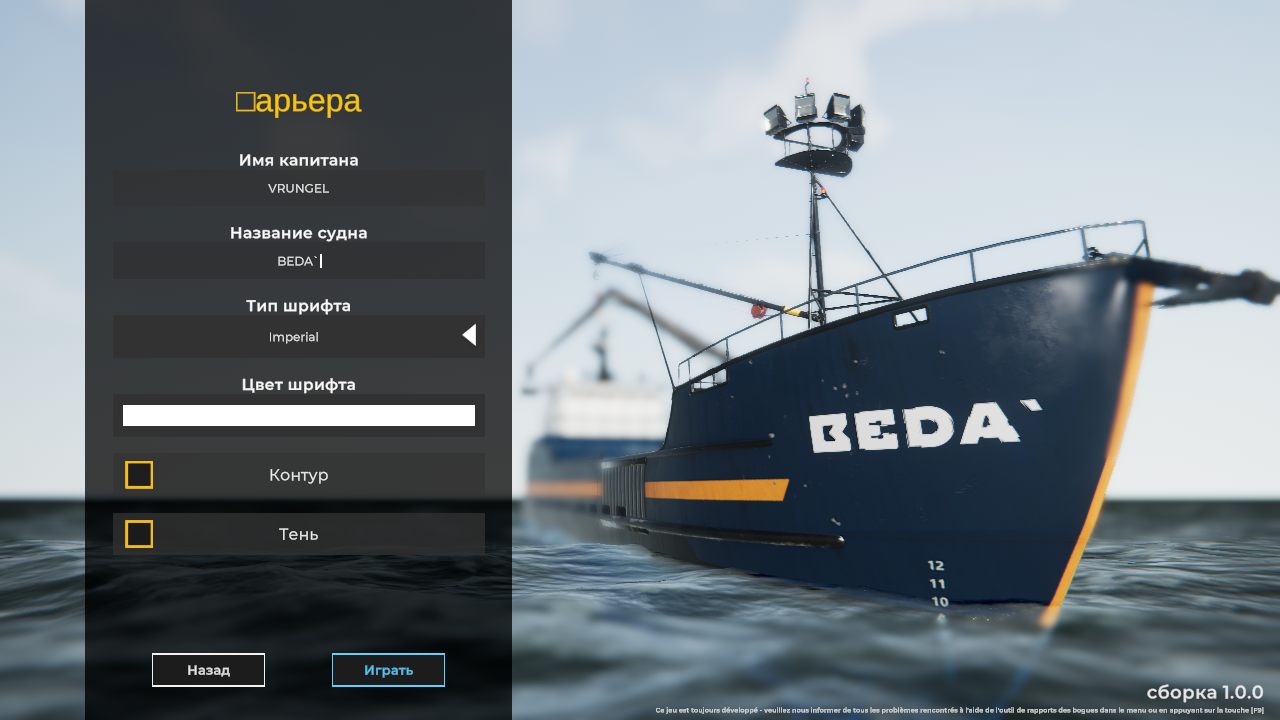Enable the Тень shadow checkbox

[x=139, y=534]
